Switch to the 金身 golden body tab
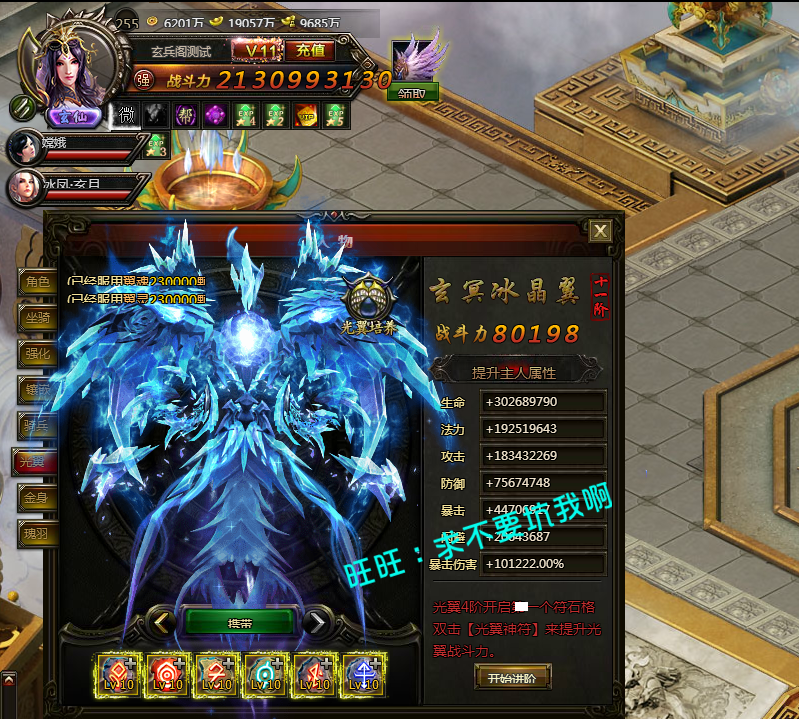 [x=37, y=498]
